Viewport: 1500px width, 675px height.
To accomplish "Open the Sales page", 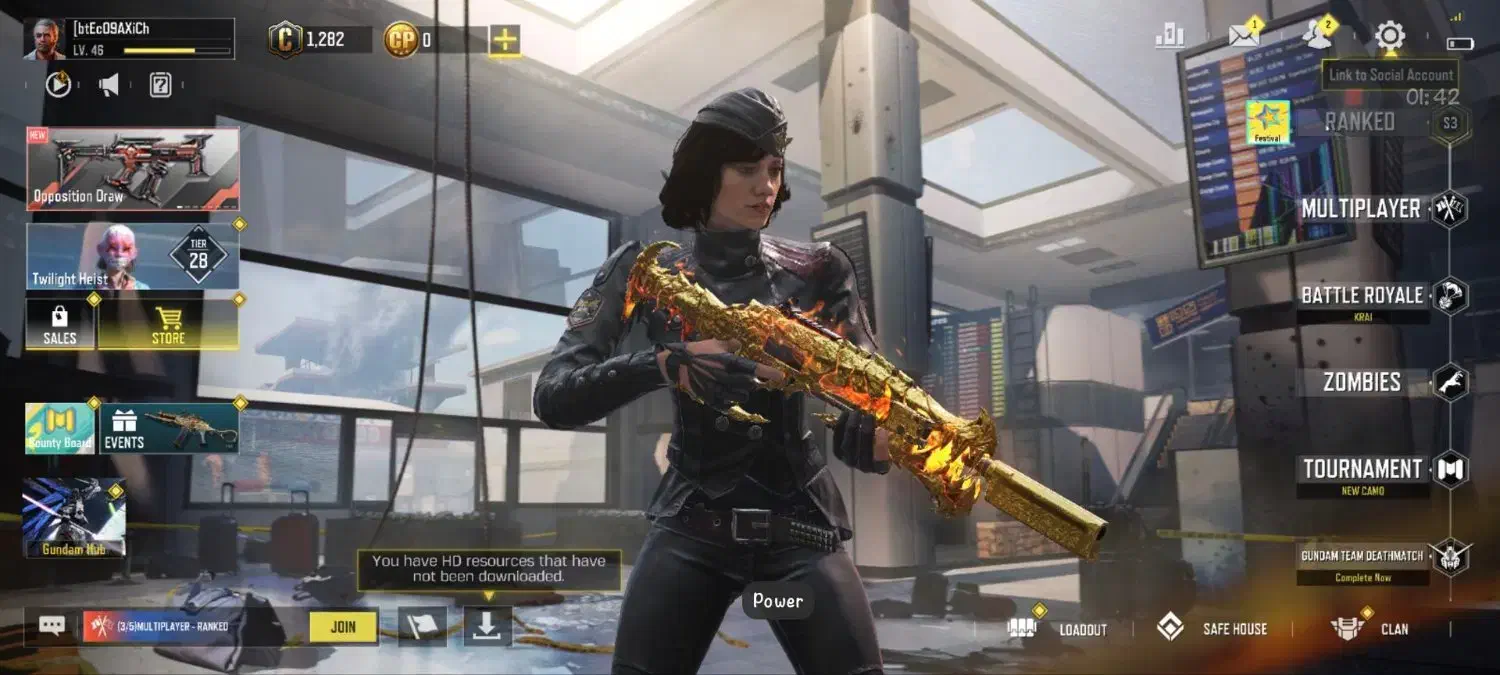I will (60, 325).
